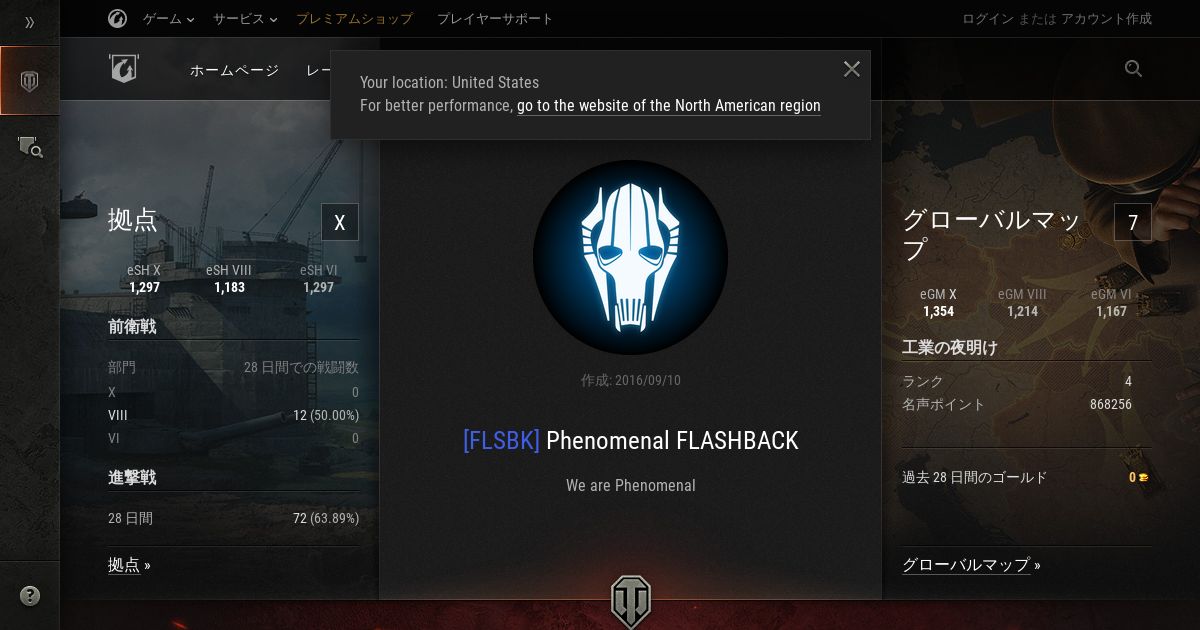Open プレイヤーサポート page

tap(495, 19)
